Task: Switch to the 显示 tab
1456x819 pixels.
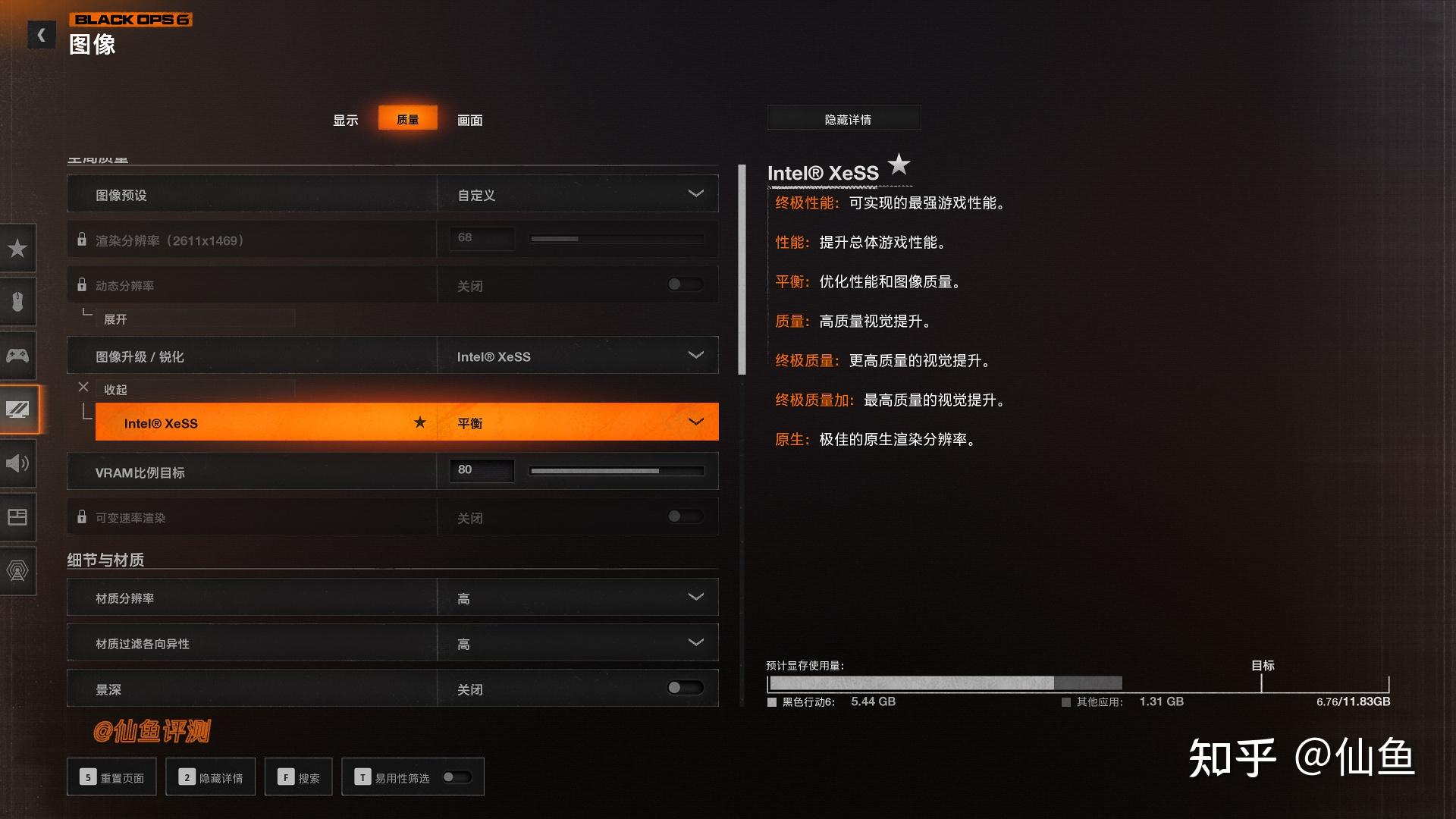Action: [345, 120]
